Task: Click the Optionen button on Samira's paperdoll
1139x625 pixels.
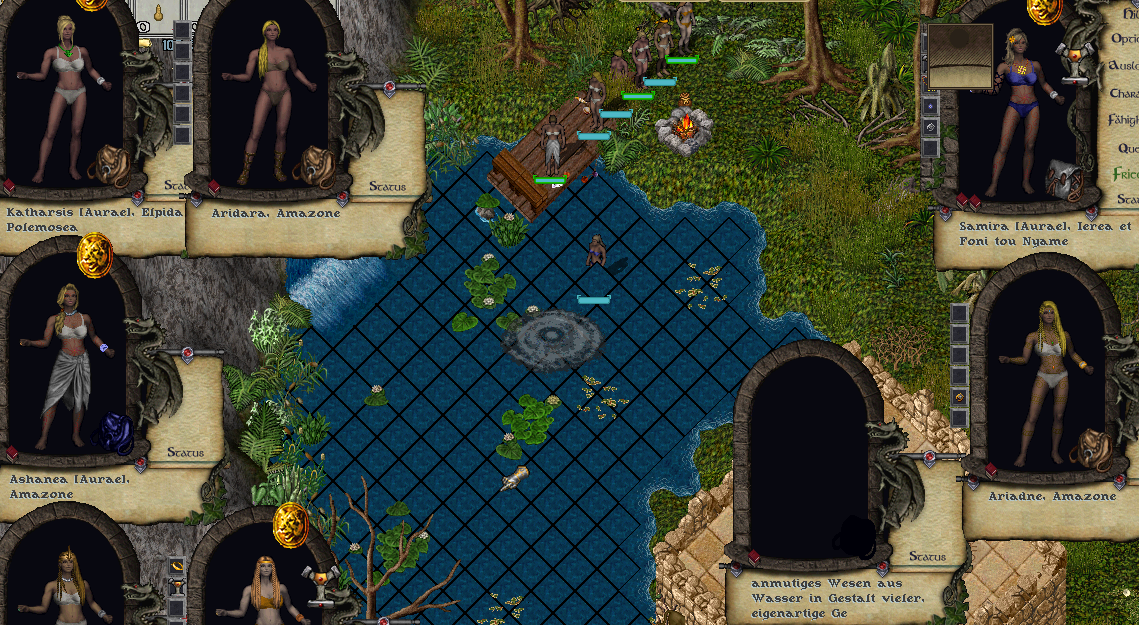Action: point(1126,39)
